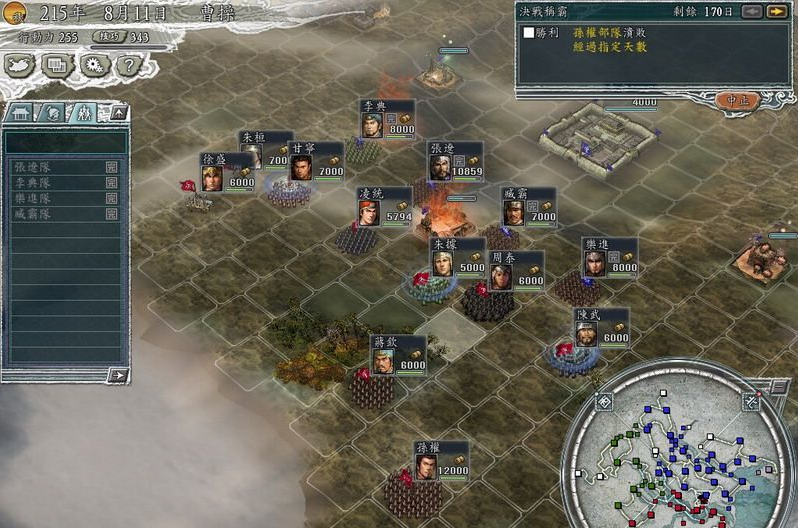Click on the circular minimap

(x=678, y=448)
